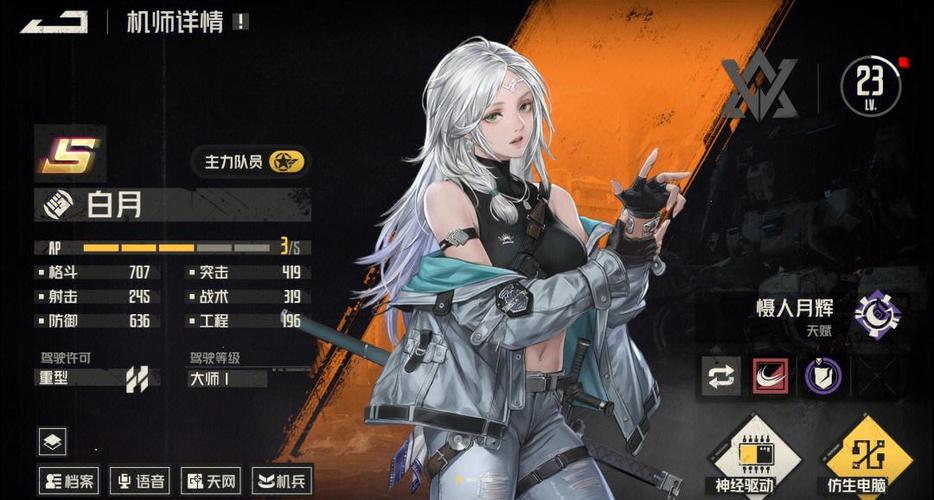Click the 重型 pilot license icon
This screenshot has width=934, height=500.
(137, 378)
